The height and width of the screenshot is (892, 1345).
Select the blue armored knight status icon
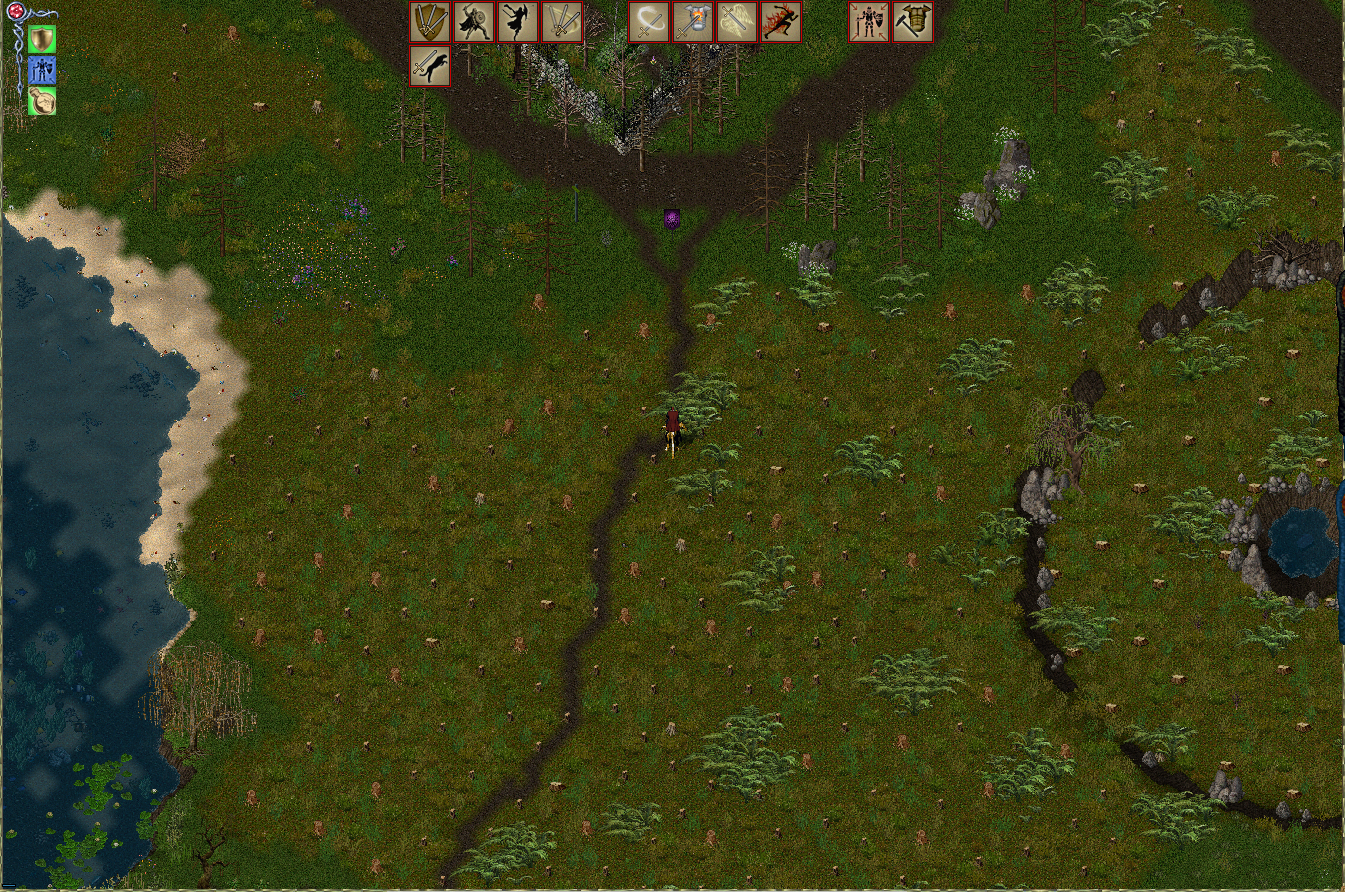pos(42,70)
